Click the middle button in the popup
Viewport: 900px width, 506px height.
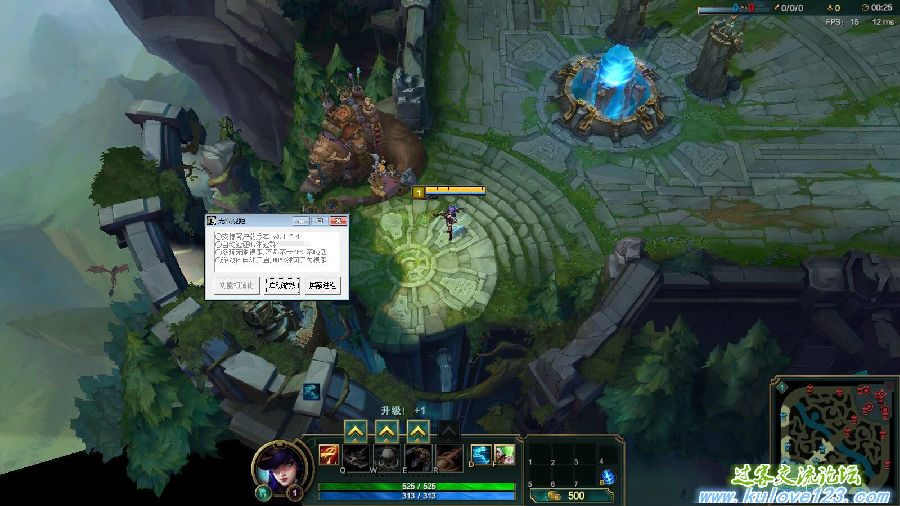282,285
